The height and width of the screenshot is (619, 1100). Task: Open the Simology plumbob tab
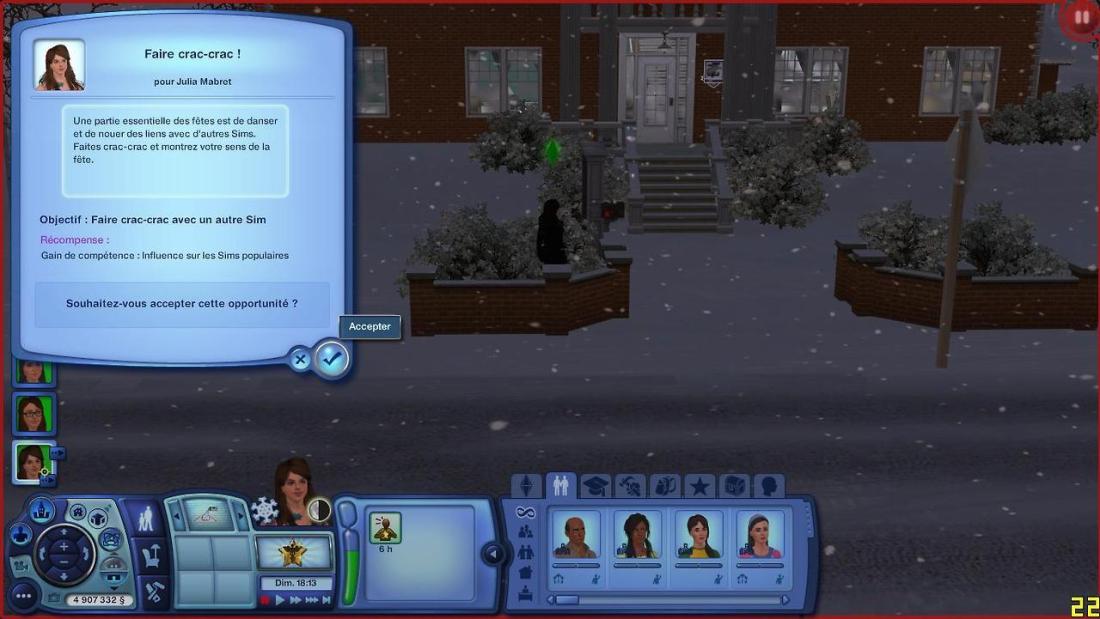click(526, 486)
